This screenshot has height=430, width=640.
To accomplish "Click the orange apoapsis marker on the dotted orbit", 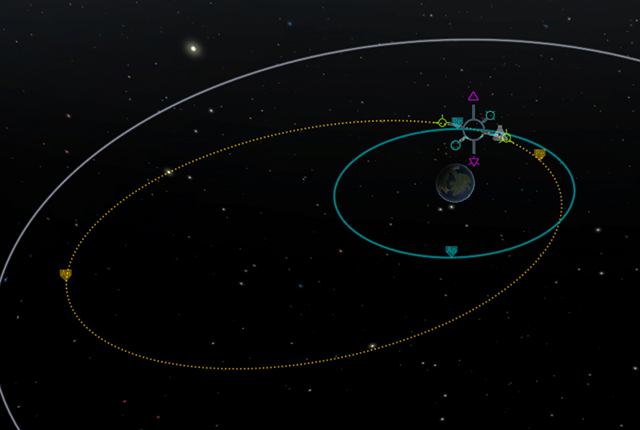I will click(x=66, y=274).
